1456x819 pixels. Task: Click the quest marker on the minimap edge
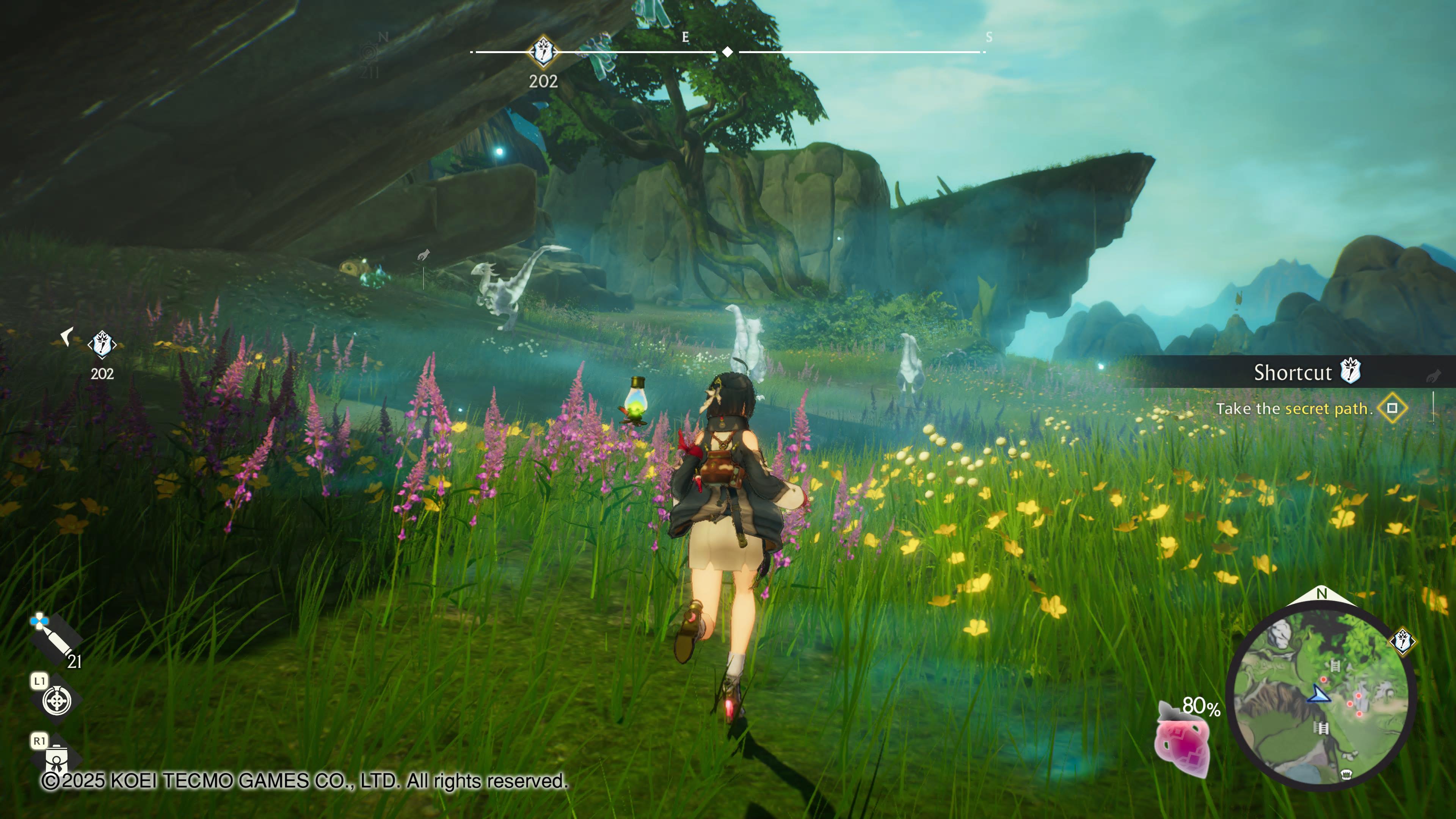(x=1402, y=641)
